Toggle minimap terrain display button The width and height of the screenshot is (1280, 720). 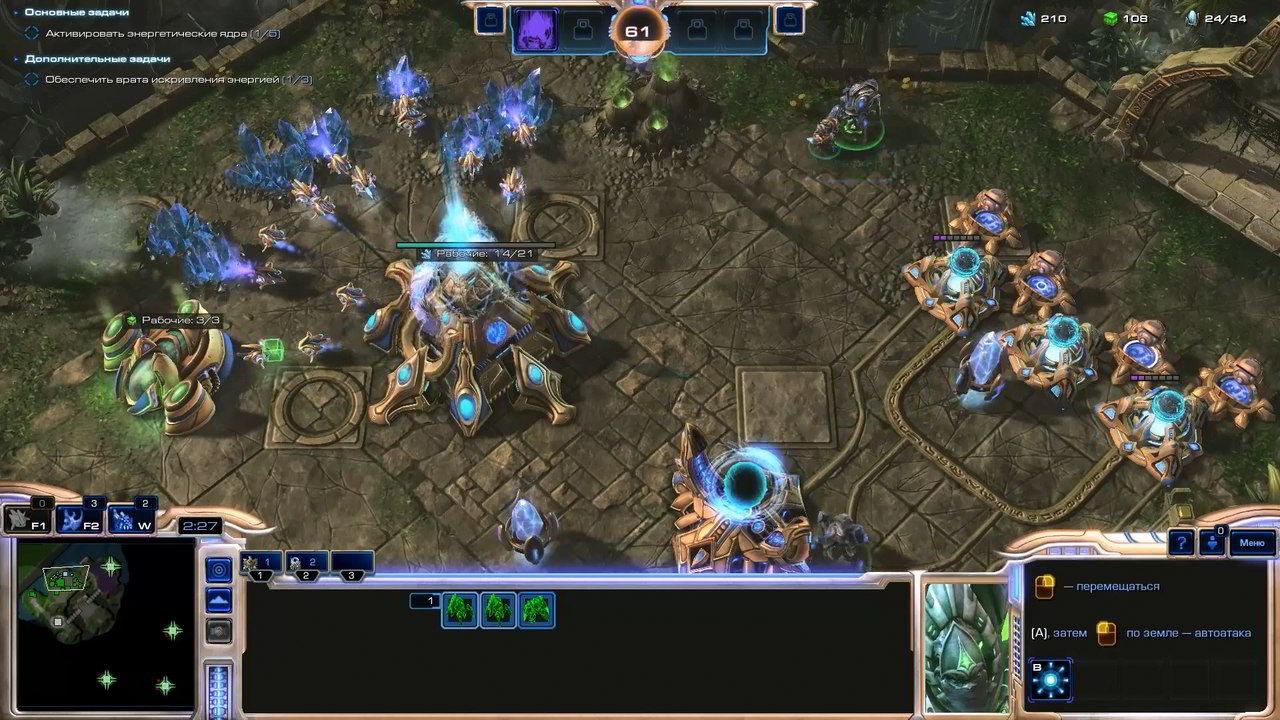point(218,600)
